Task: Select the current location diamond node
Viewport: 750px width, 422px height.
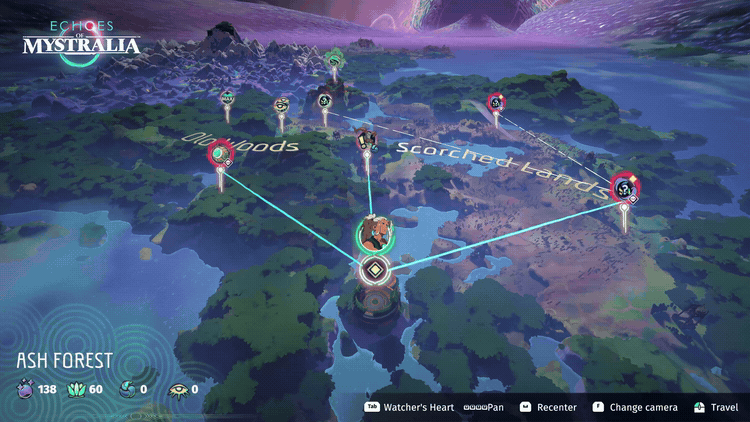Action: click(374, 269)
